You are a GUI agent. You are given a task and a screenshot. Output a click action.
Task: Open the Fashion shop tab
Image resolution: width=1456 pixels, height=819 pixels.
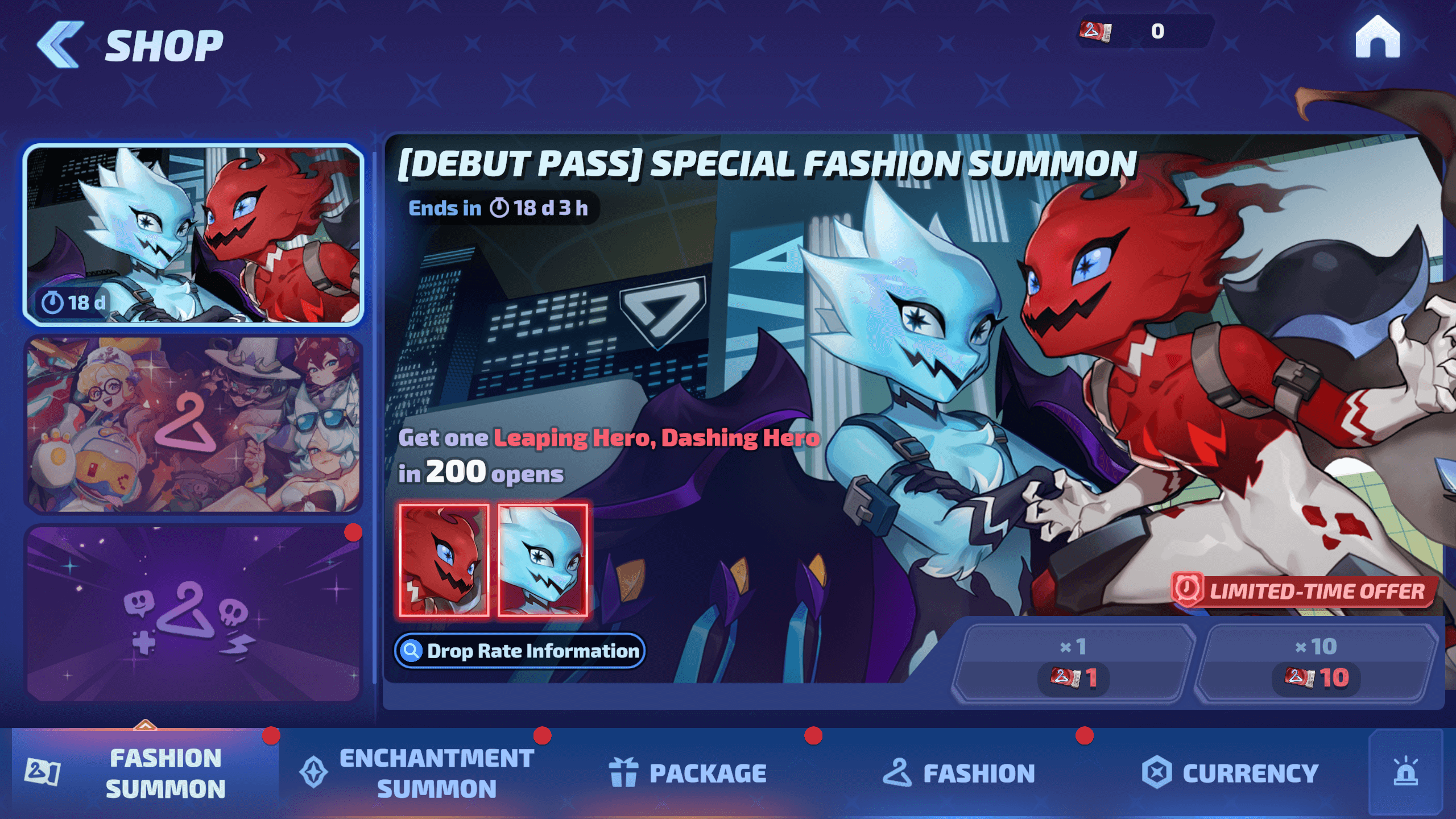959,773
